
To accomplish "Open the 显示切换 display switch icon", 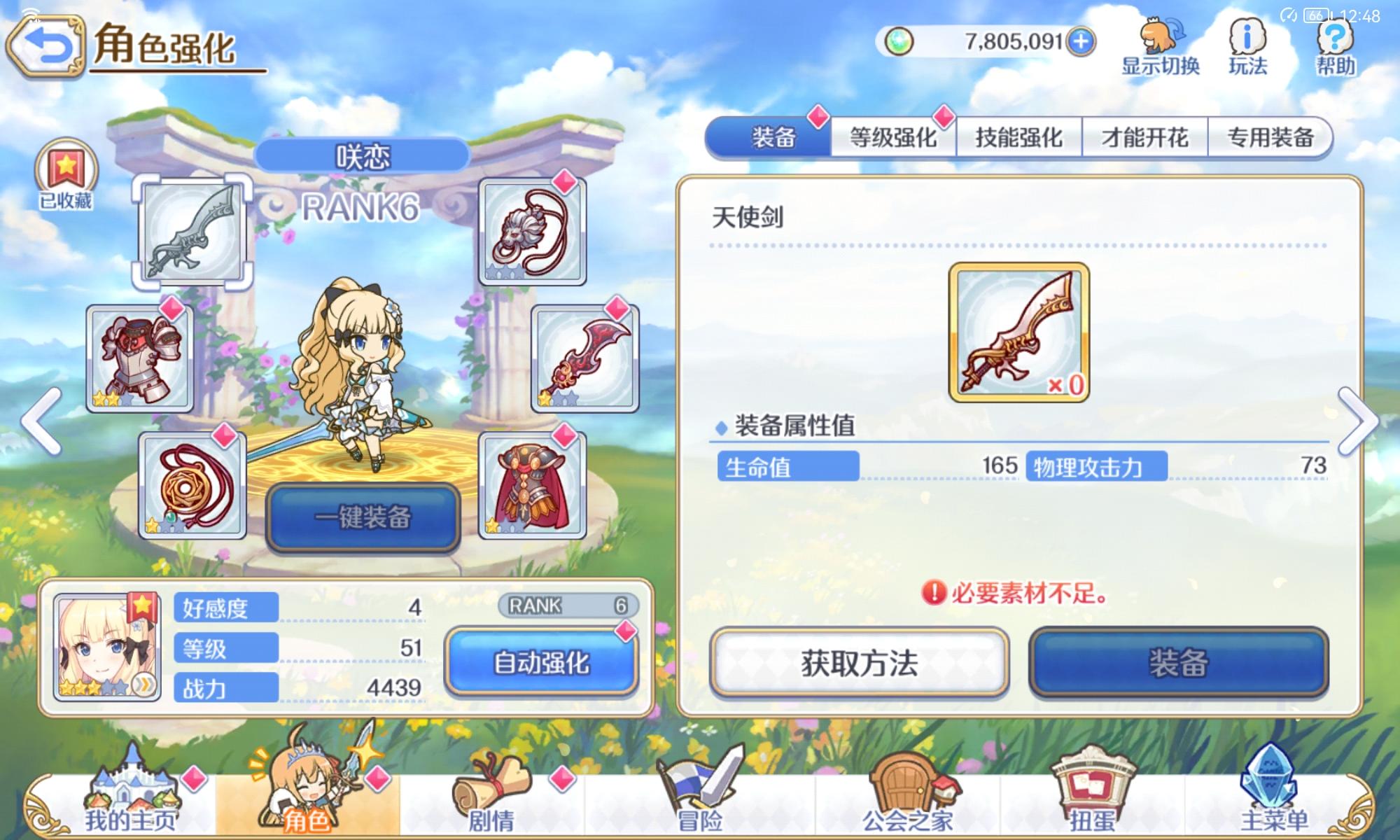I will click(1161, 42).
